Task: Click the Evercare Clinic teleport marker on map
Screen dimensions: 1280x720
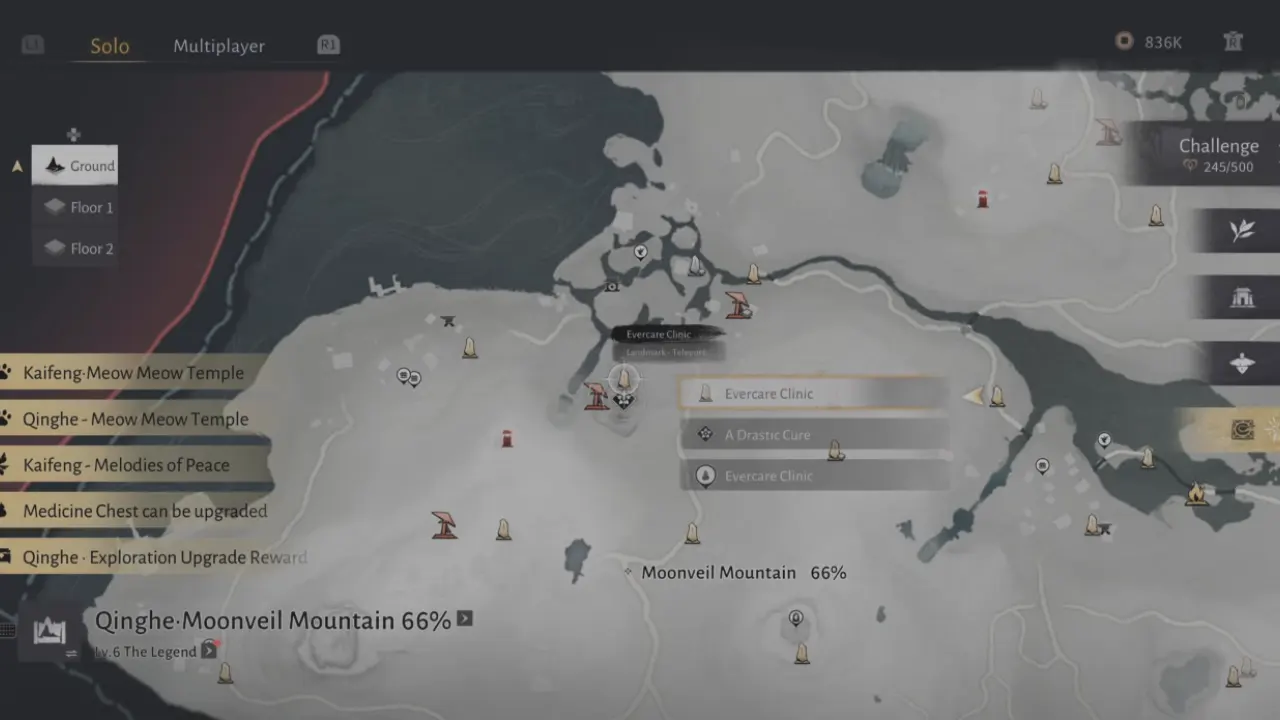Action: pyautogui.click(x=623, y=378)
